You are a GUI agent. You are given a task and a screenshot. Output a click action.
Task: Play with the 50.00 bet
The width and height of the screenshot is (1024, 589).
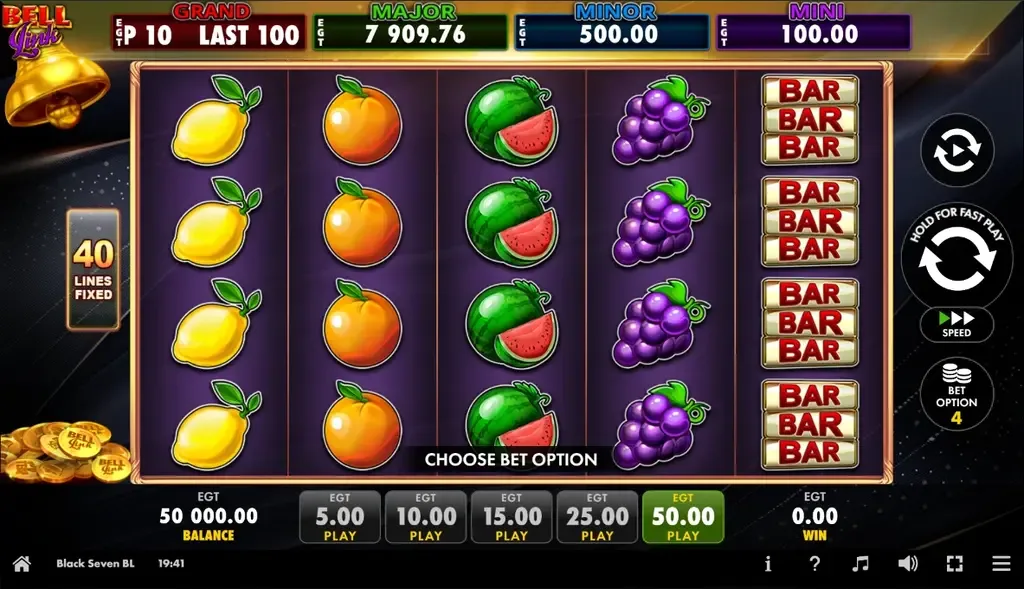click(x=683, y=517)
